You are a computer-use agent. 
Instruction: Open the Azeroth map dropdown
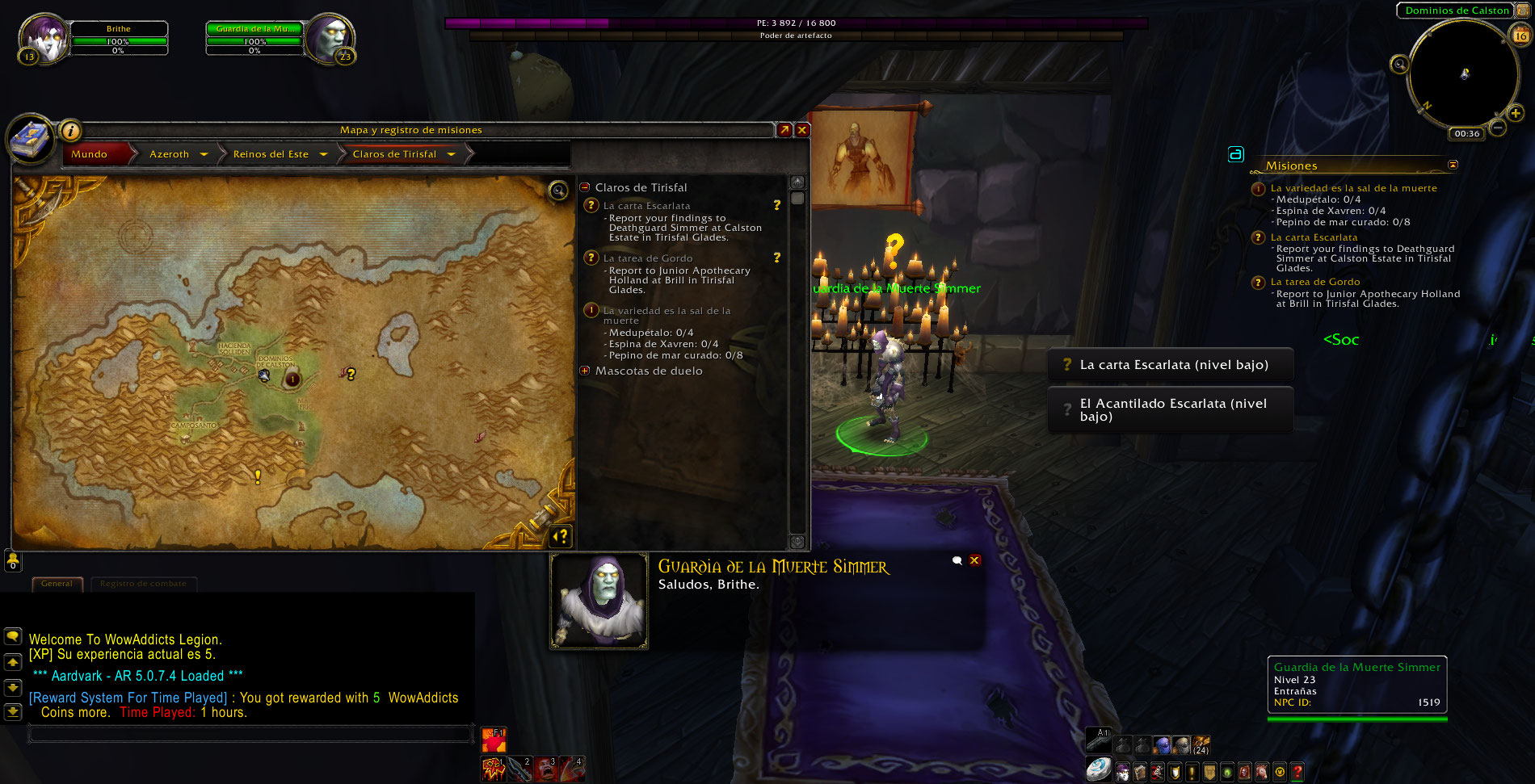tap(204, 154)
